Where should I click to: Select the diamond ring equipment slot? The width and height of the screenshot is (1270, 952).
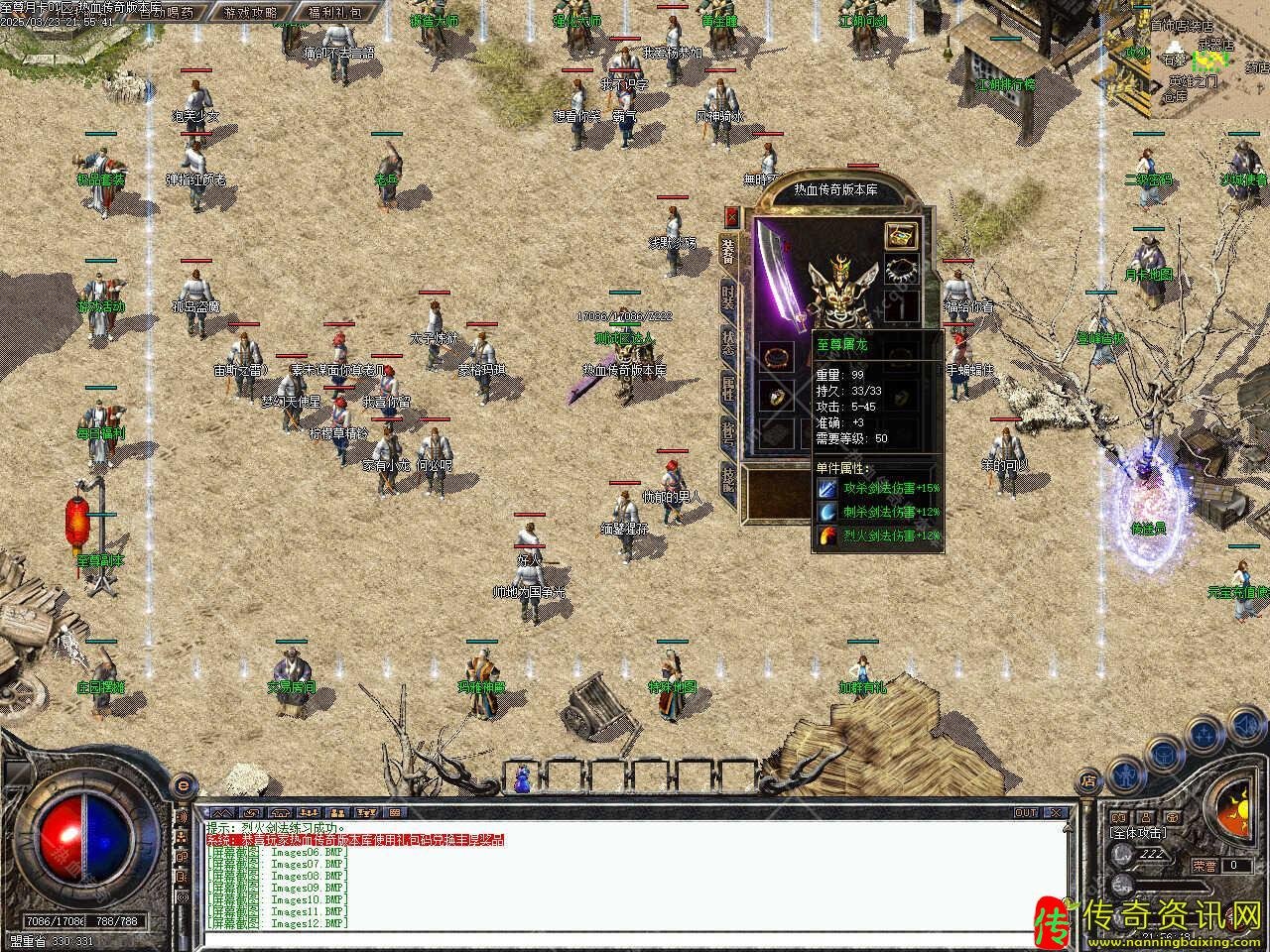(x=775, y=397)
